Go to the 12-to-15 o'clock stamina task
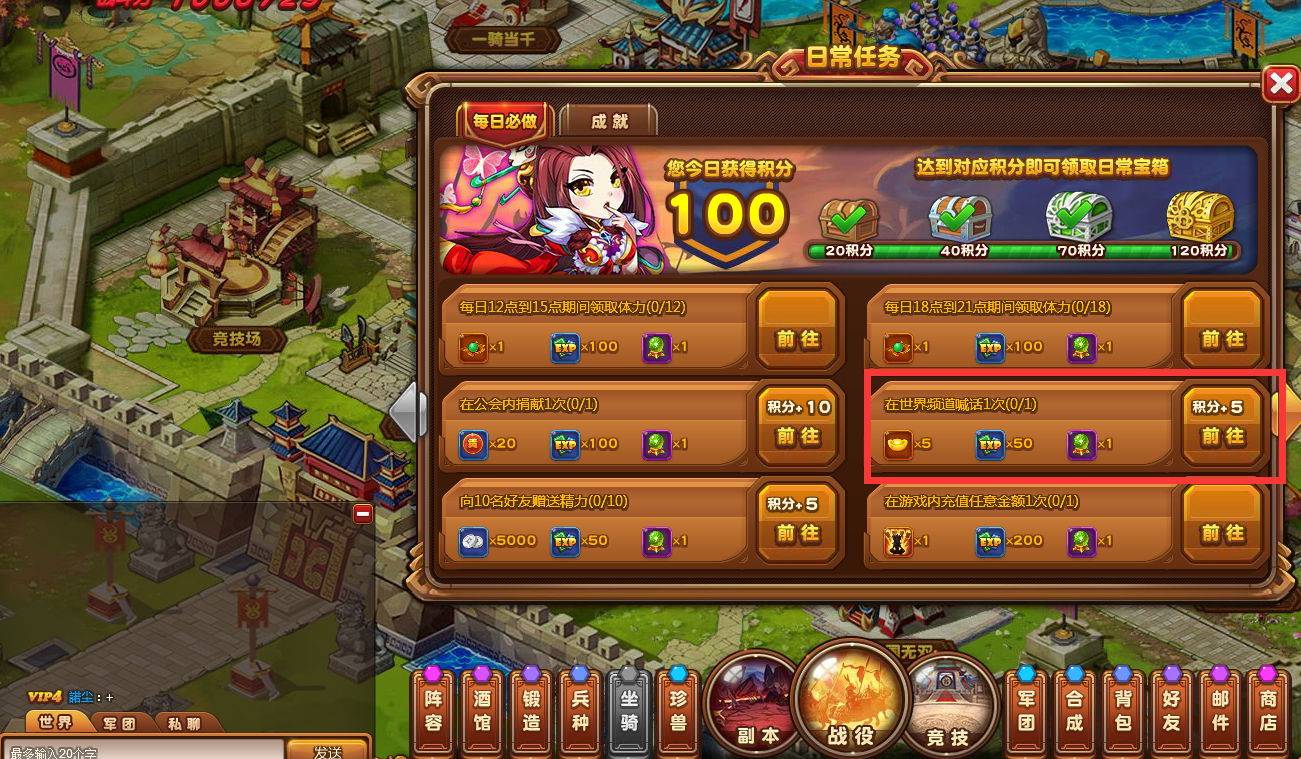 pyautogui.click(x=797, y=340)
